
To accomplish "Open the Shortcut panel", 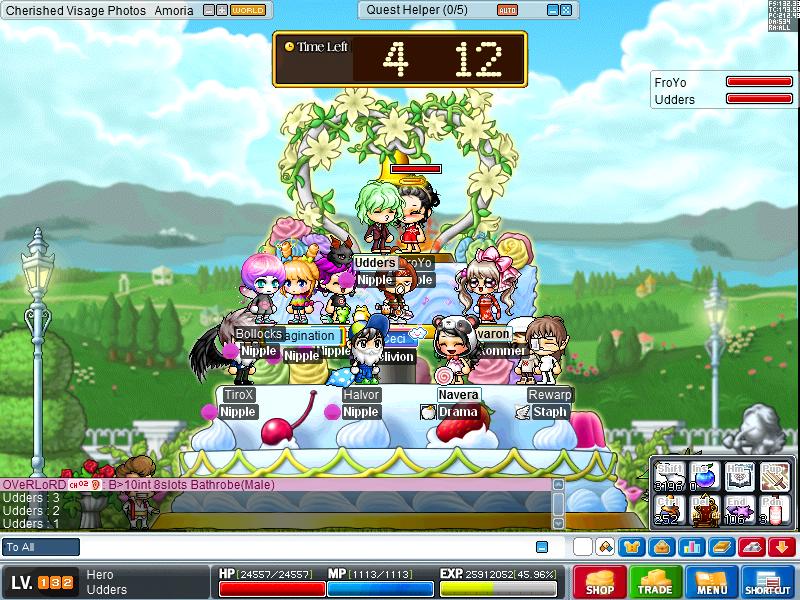I will coord(768,582).
